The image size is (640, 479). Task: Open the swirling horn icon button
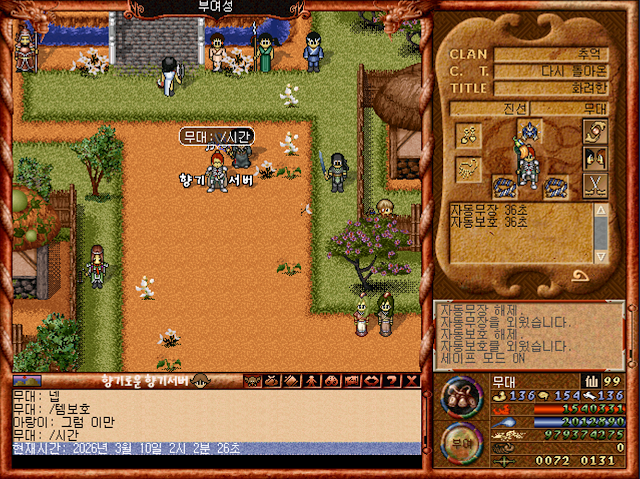[x=596, y=132]
